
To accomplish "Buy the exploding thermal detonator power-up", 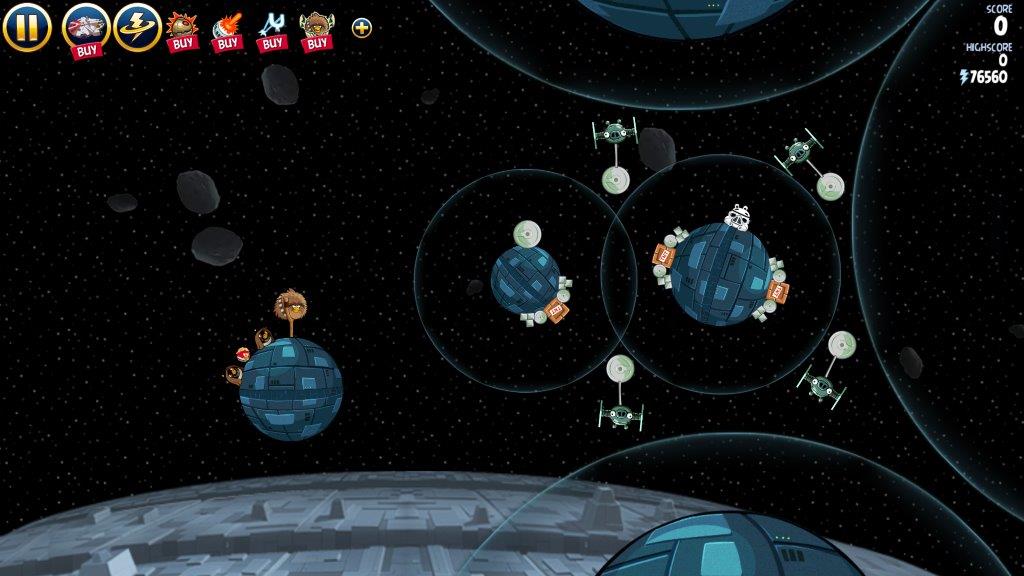I will [182, 30].
